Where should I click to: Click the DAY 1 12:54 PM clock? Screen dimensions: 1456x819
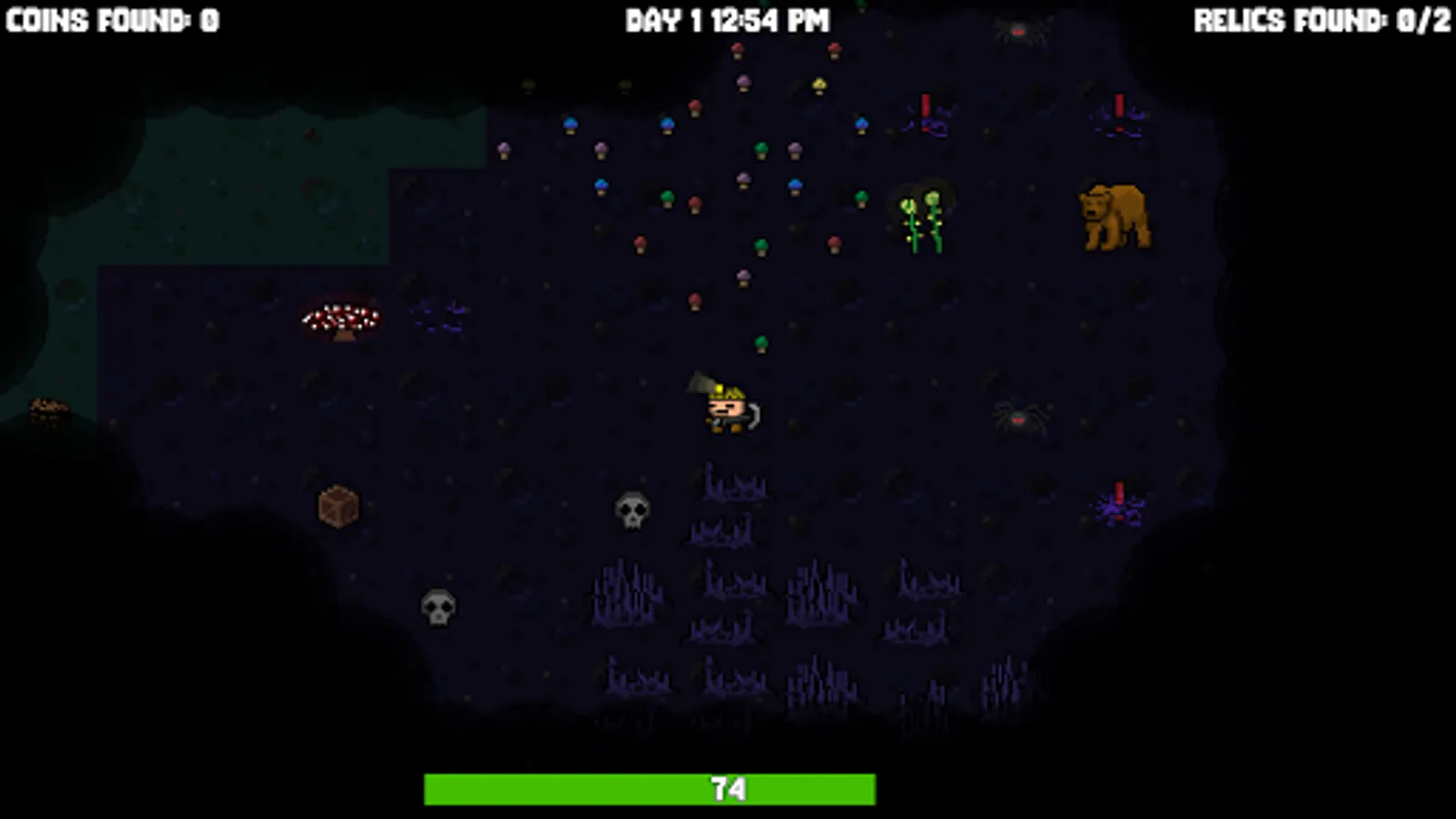726,16
